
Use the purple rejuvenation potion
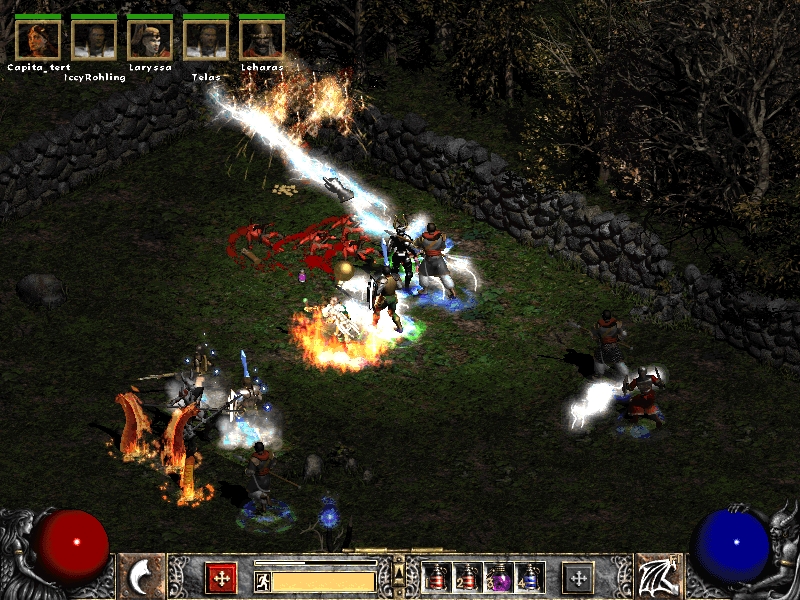coord(498,577)
